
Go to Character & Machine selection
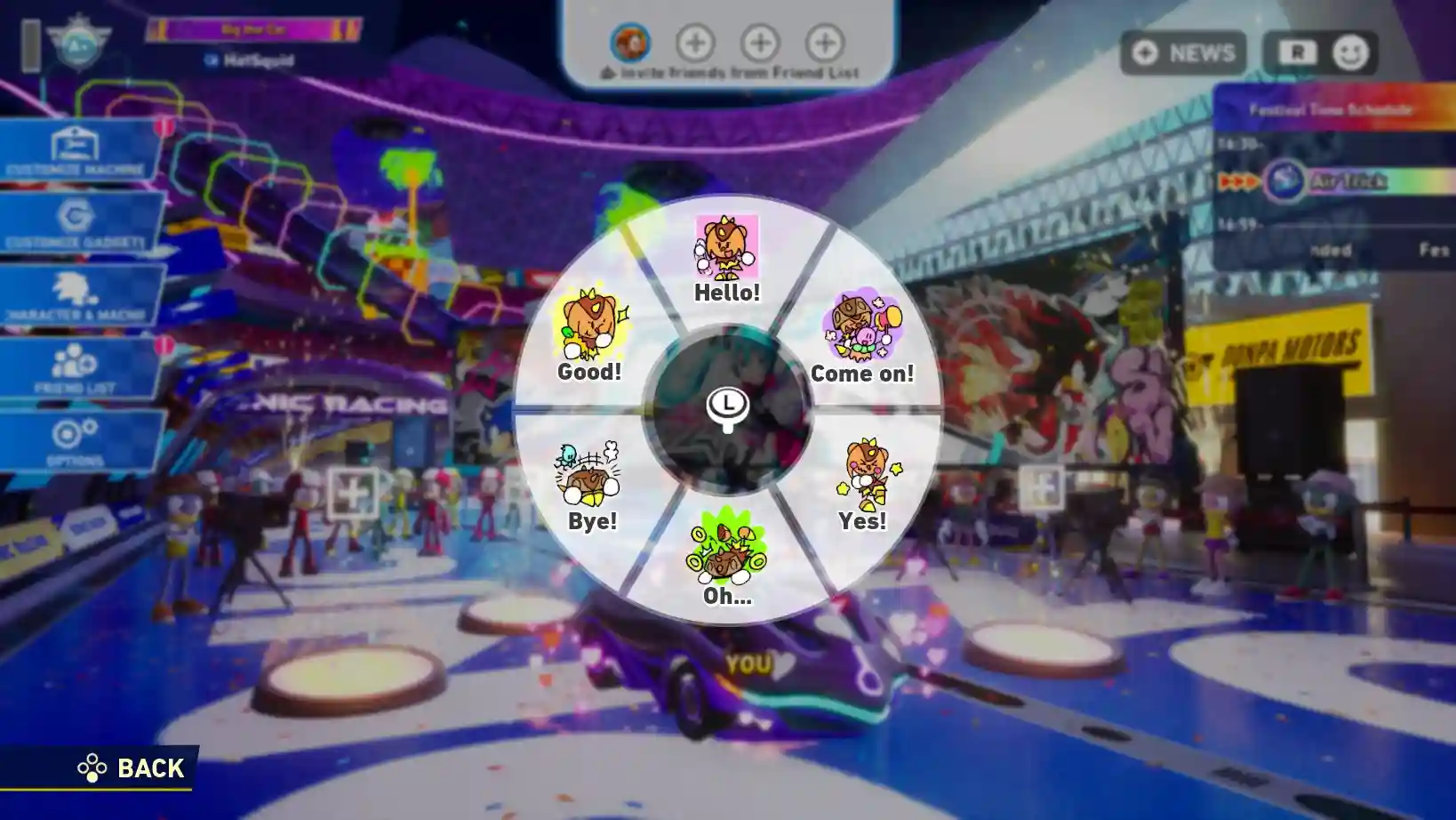tap(78, 295)
